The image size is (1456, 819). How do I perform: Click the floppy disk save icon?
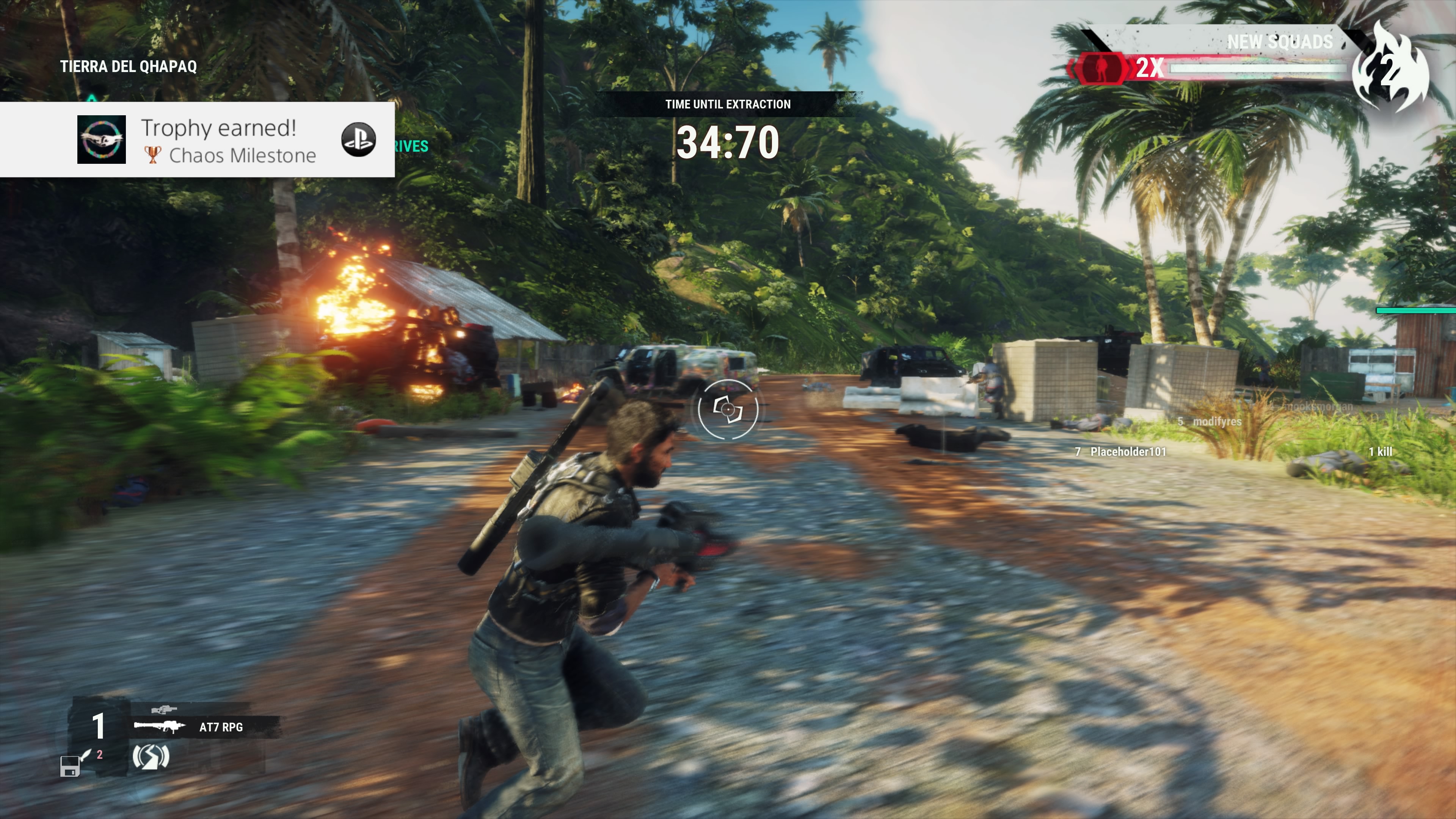click(69, 767)
